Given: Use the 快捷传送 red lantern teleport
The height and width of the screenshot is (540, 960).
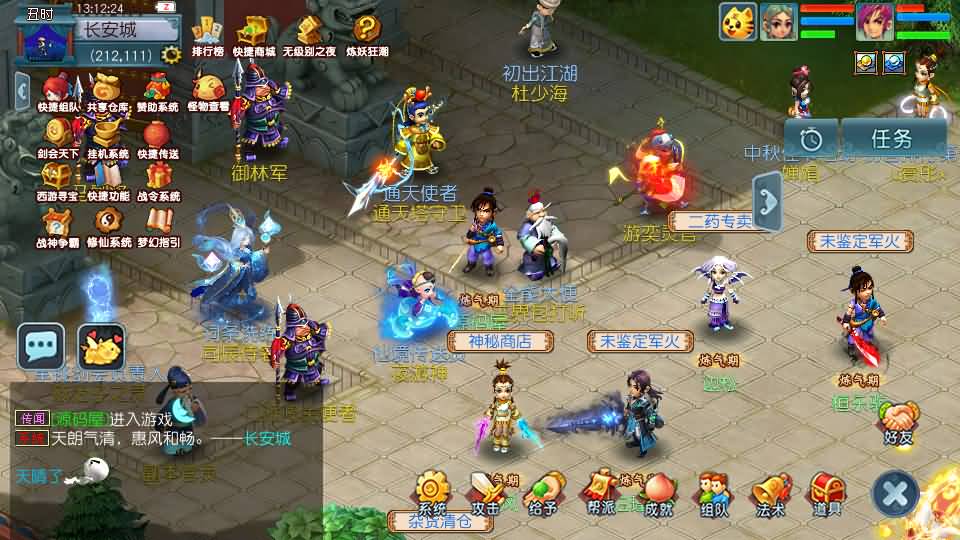Looking at the screenshot, I should 157,135.
